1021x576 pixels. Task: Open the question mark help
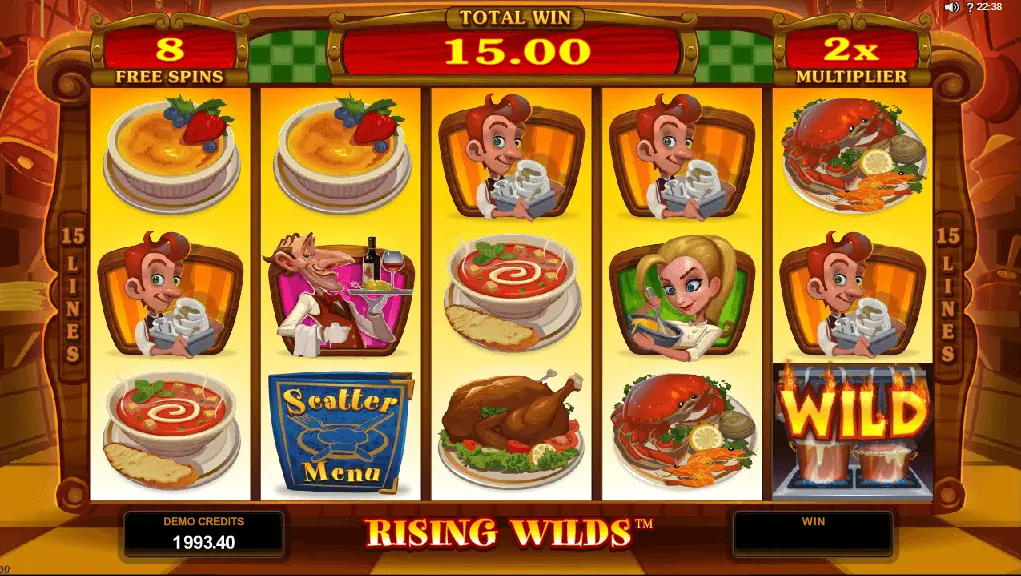pyautogui.click(x=968, y=7)
